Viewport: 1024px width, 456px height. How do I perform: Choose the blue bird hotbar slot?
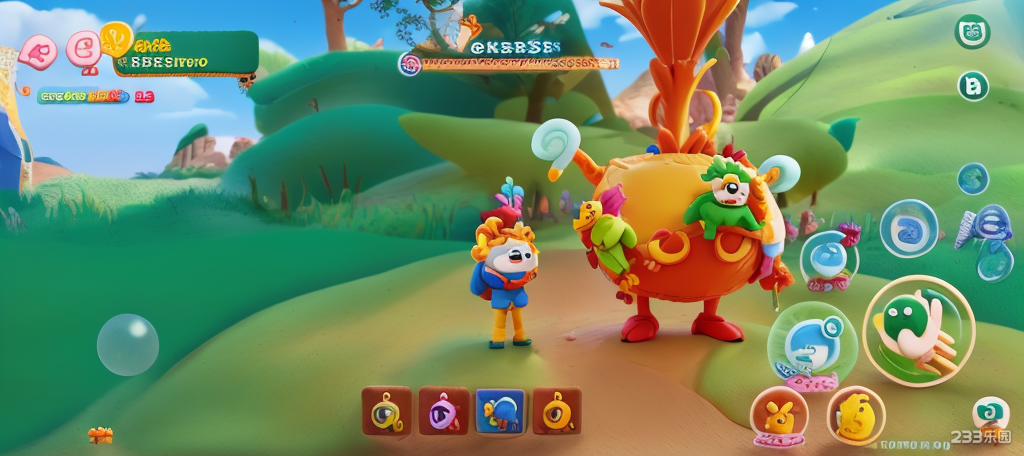point(500,411)
